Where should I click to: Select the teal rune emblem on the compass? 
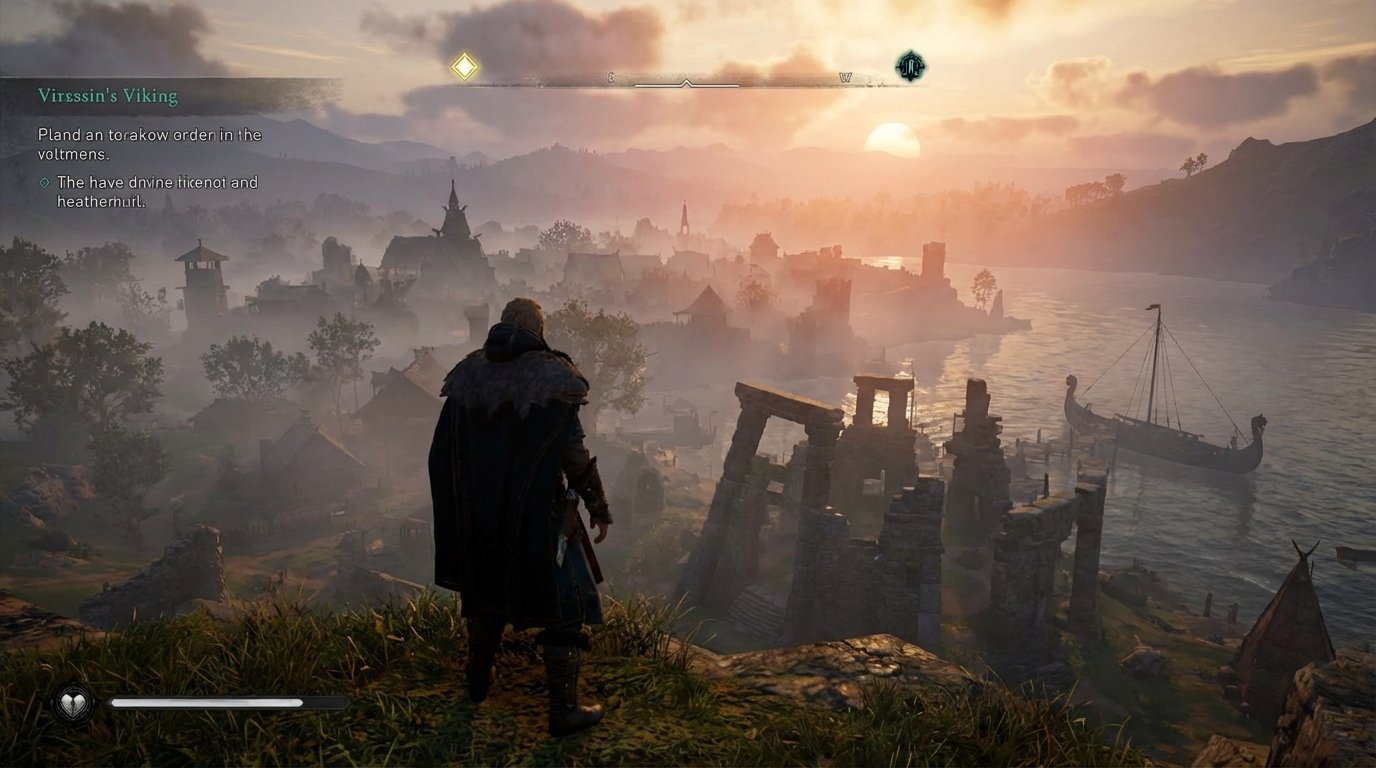[x=911, y=66]
